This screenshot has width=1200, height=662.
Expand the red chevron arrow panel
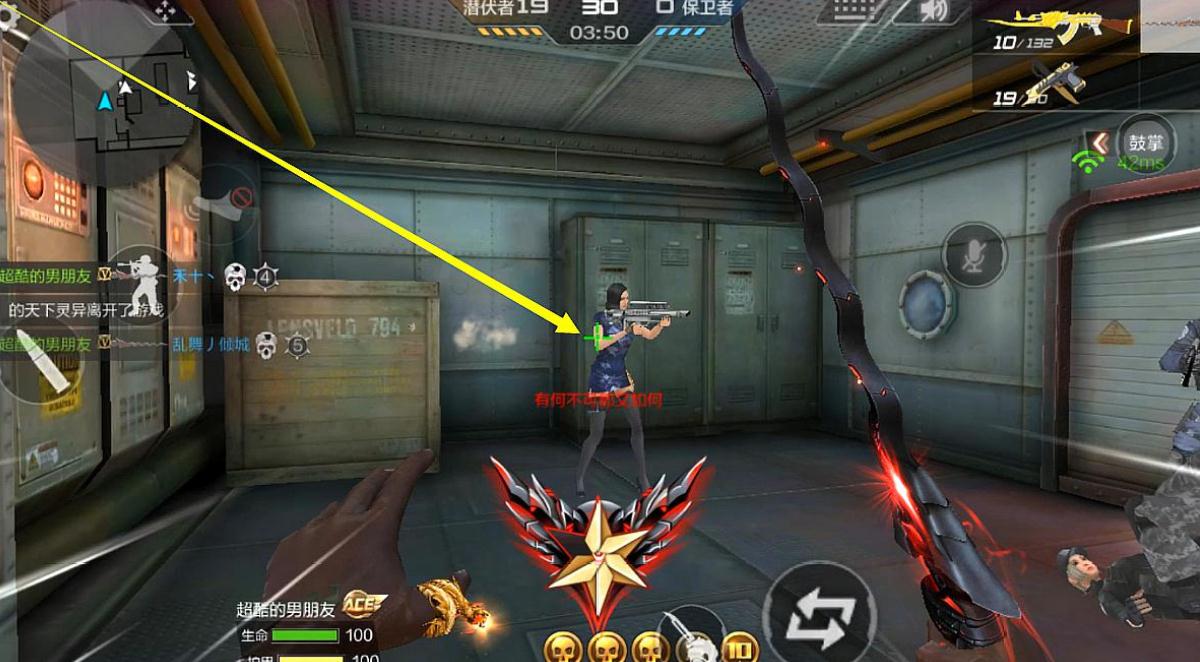click(1099, 144)
